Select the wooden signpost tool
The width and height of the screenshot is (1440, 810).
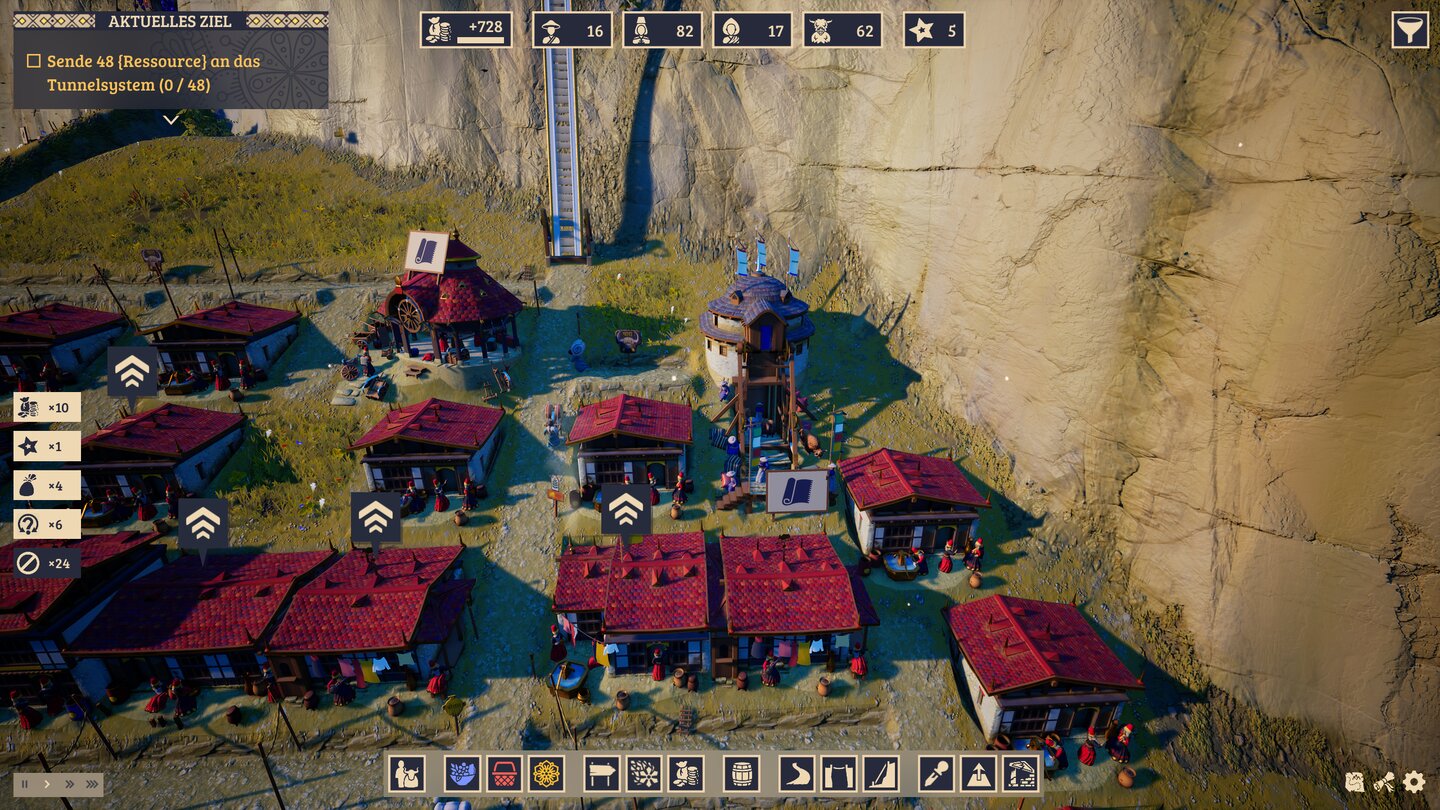tap(602, 774)
